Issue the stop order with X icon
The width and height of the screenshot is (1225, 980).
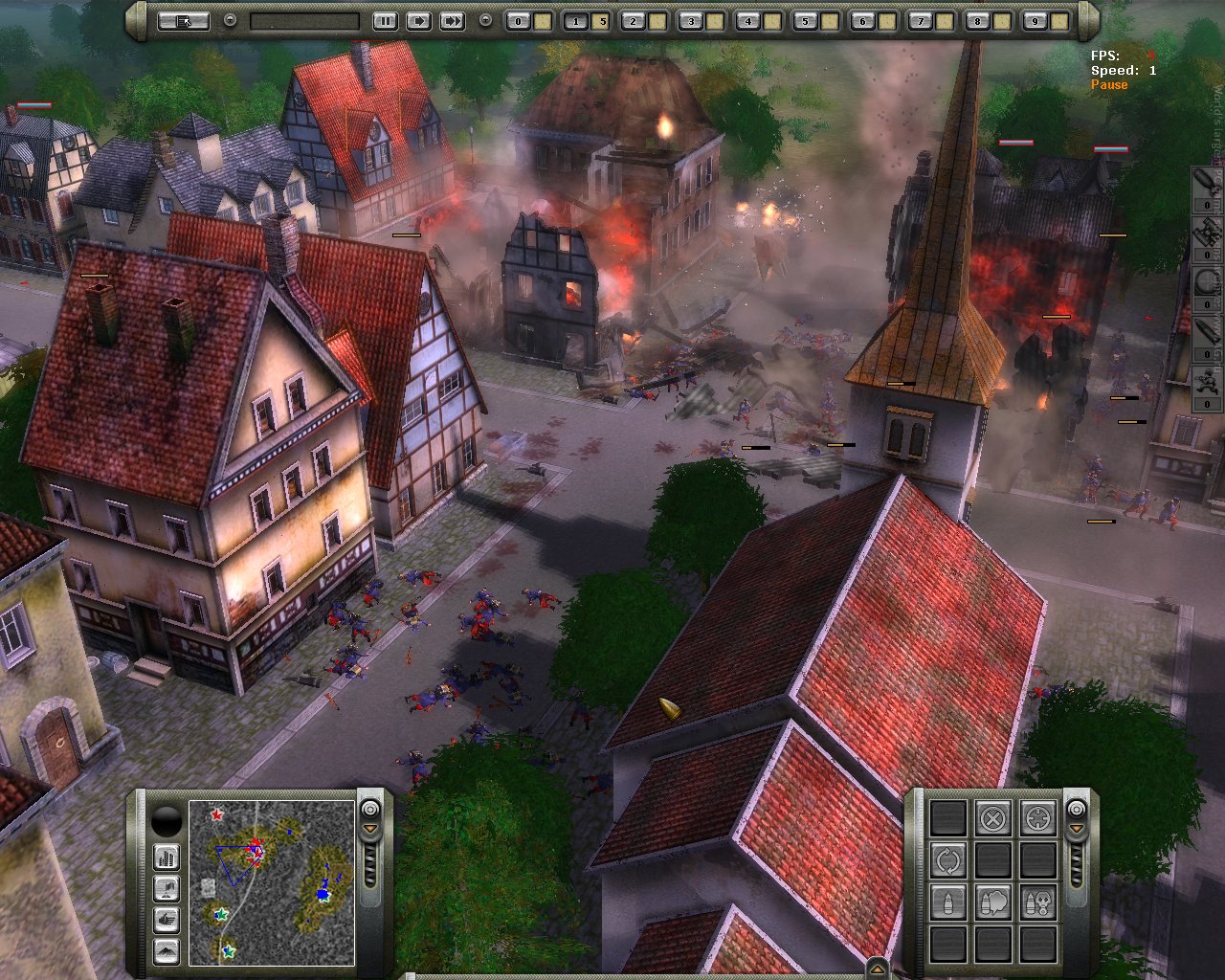point(993,818)
